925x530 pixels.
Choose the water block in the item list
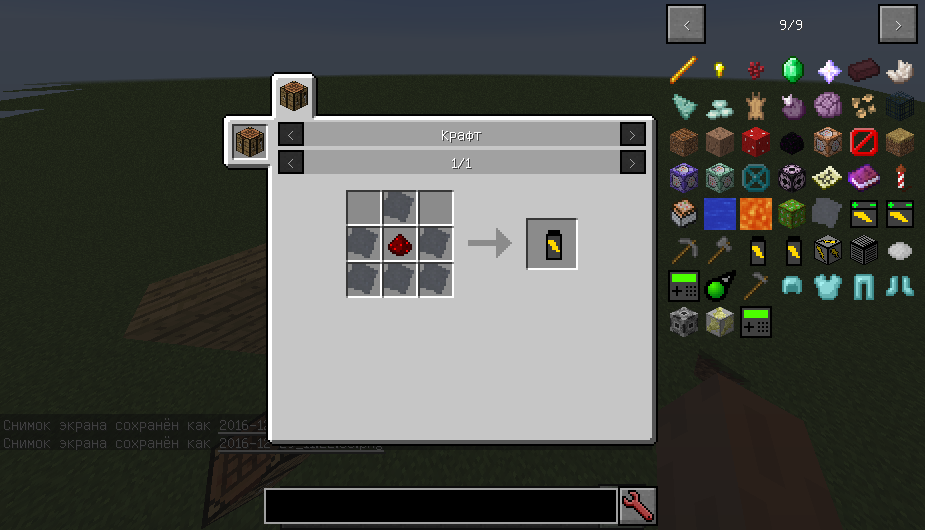[720, 213]
